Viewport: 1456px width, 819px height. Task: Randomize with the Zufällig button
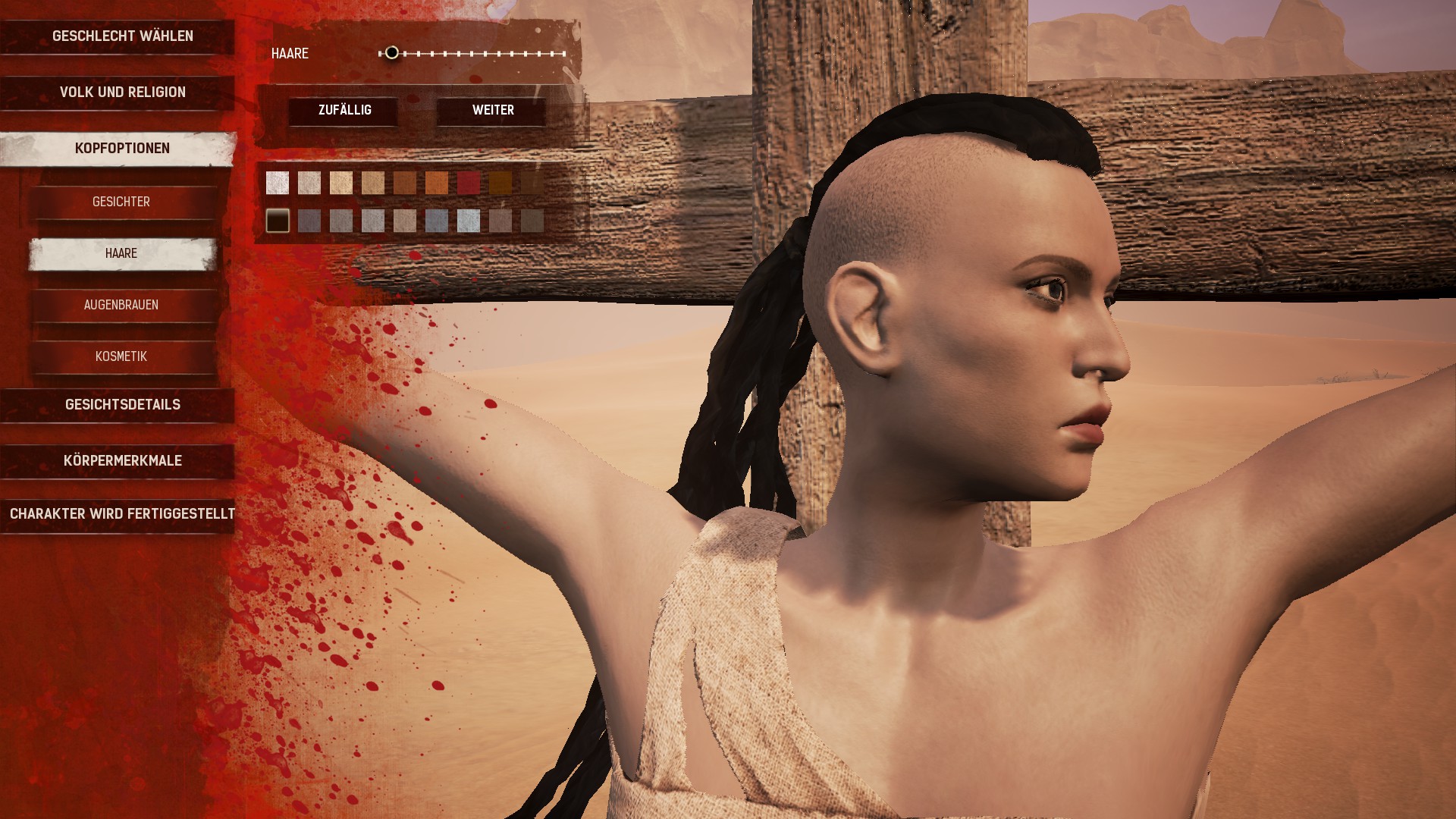[x=344, y=111]
